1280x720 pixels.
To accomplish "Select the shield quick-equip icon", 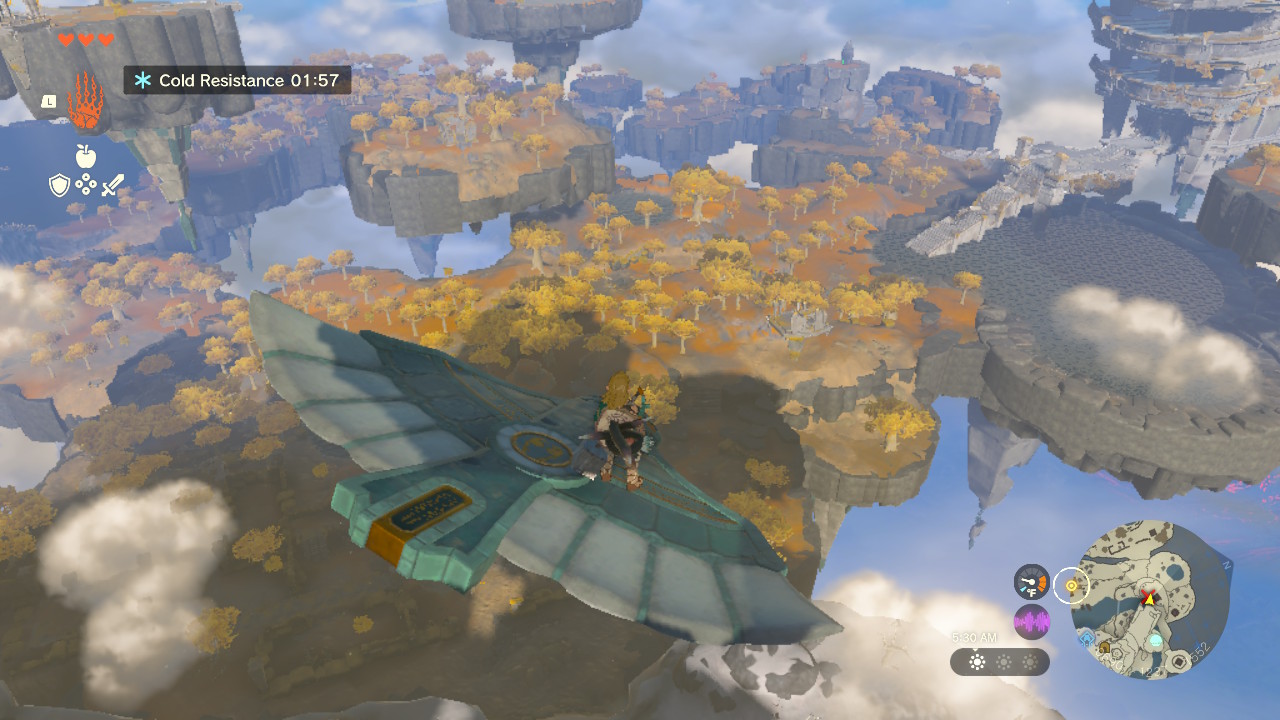I will (60, 184).
